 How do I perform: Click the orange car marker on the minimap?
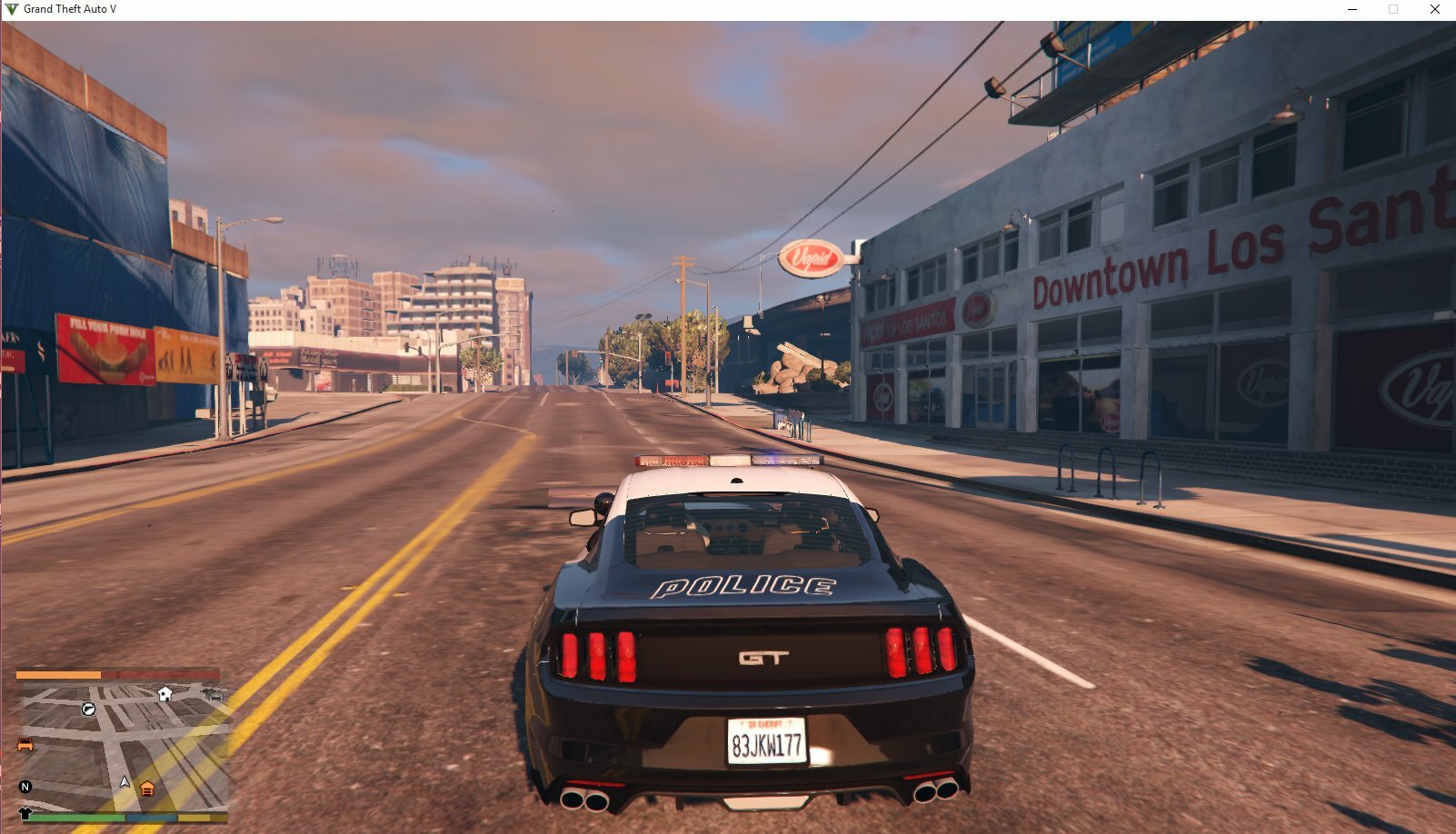pyautogui.click(x=25, y=745)
